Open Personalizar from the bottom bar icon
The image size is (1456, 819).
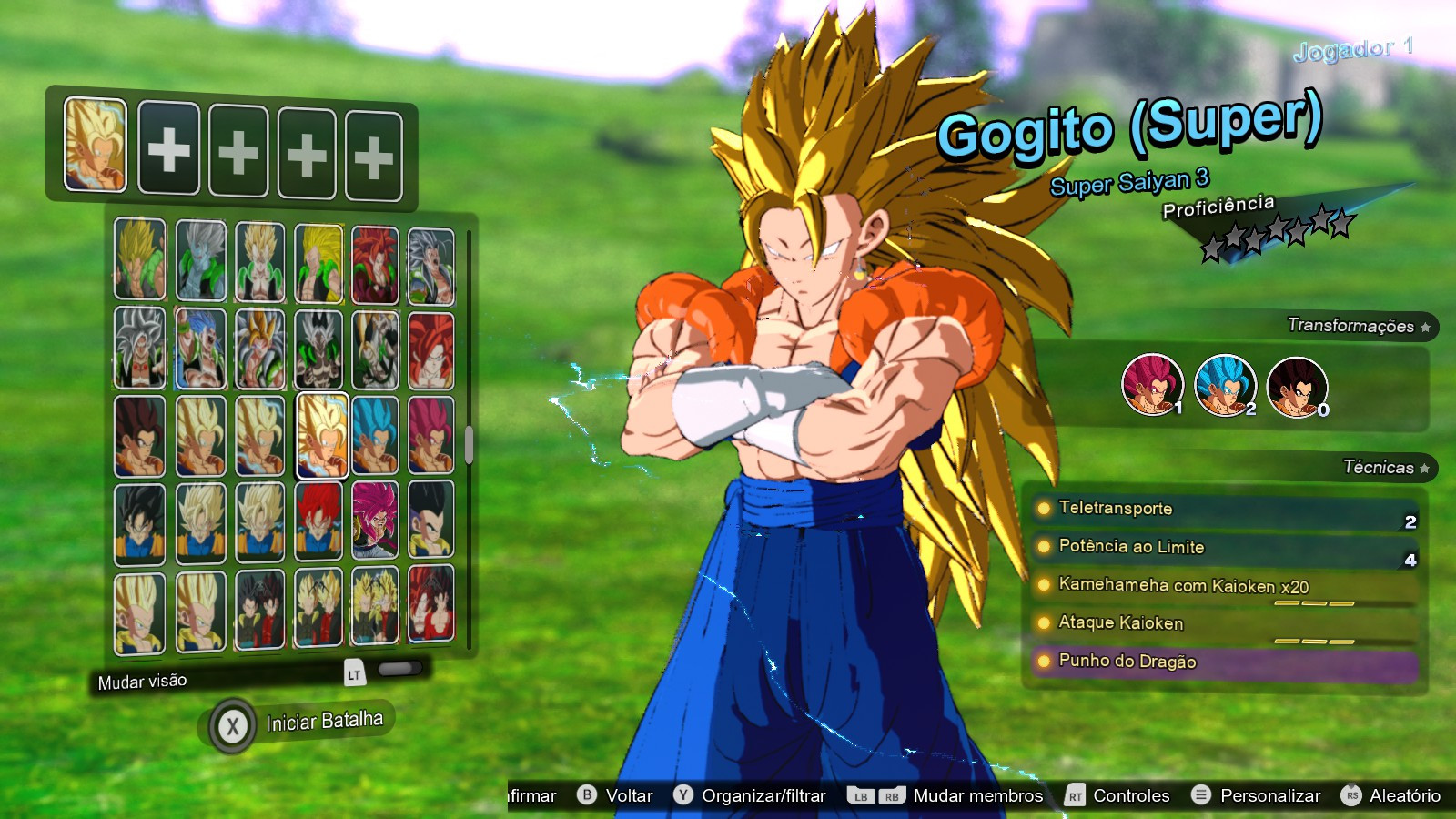(x=1201, y=794)
